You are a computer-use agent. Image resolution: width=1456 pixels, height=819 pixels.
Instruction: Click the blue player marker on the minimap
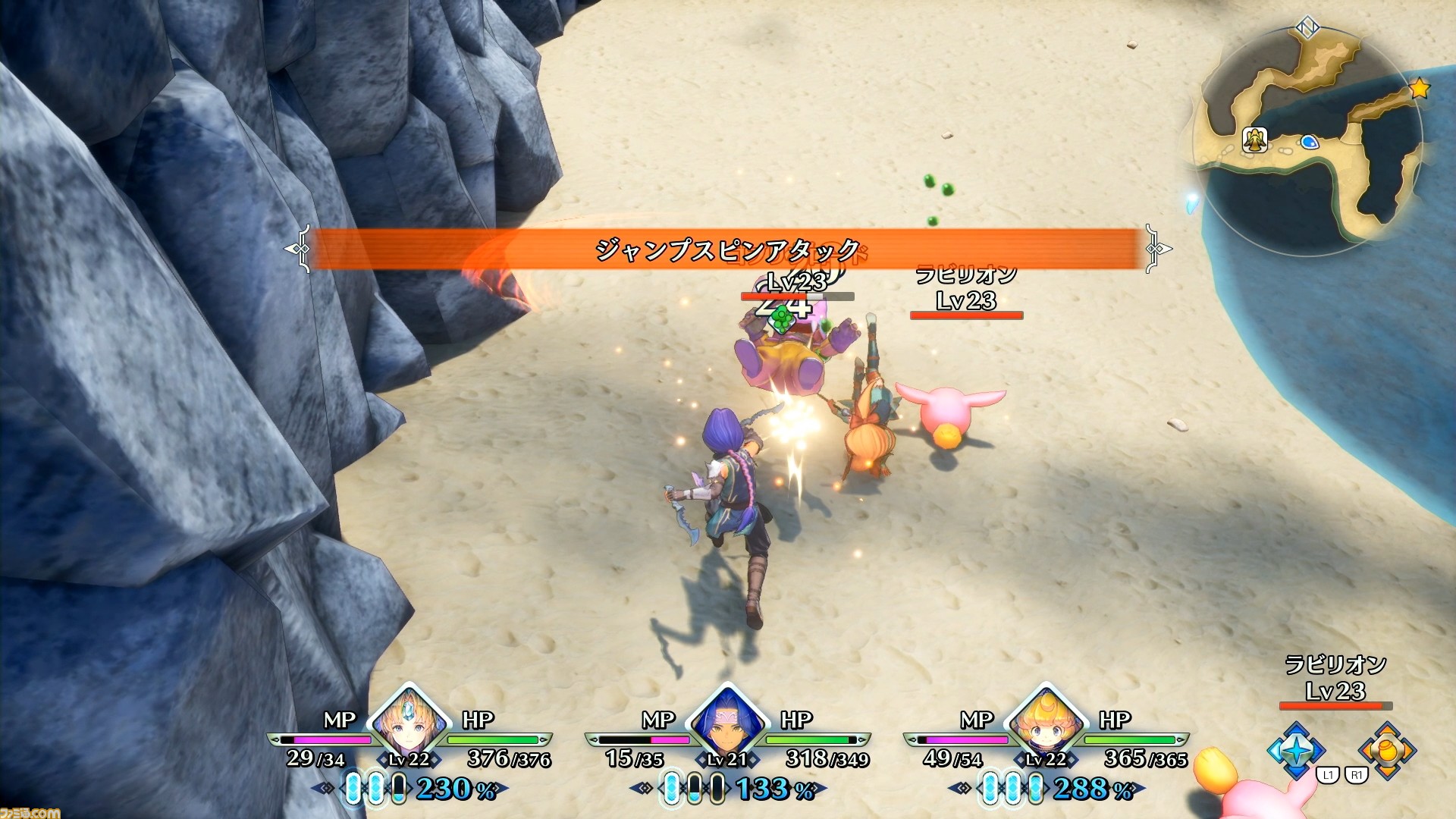1310,142
